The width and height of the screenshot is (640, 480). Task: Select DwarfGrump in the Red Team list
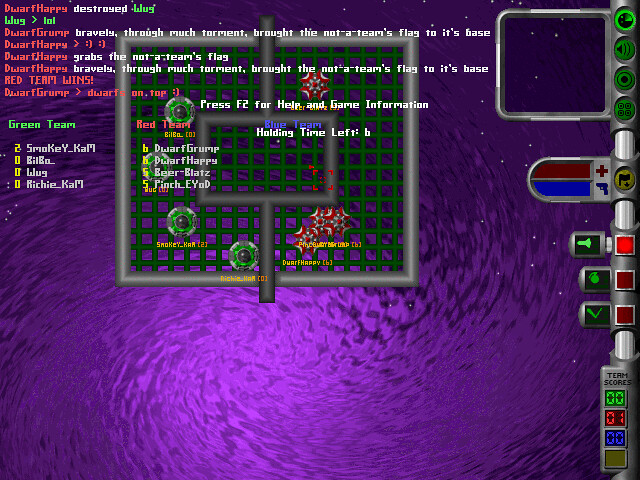(186, 148)
